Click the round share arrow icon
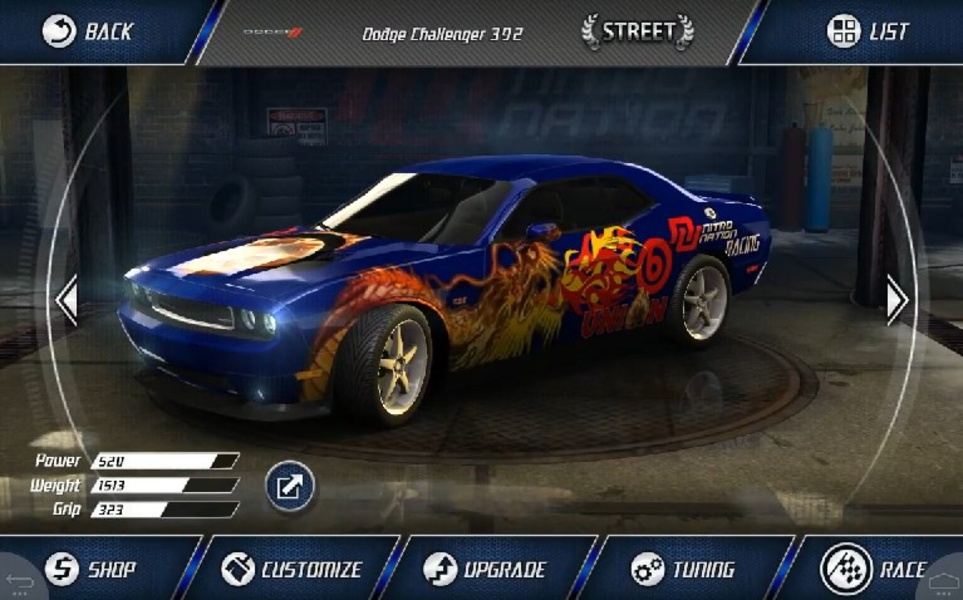963x600 pixels. click(x=290, y=487)
